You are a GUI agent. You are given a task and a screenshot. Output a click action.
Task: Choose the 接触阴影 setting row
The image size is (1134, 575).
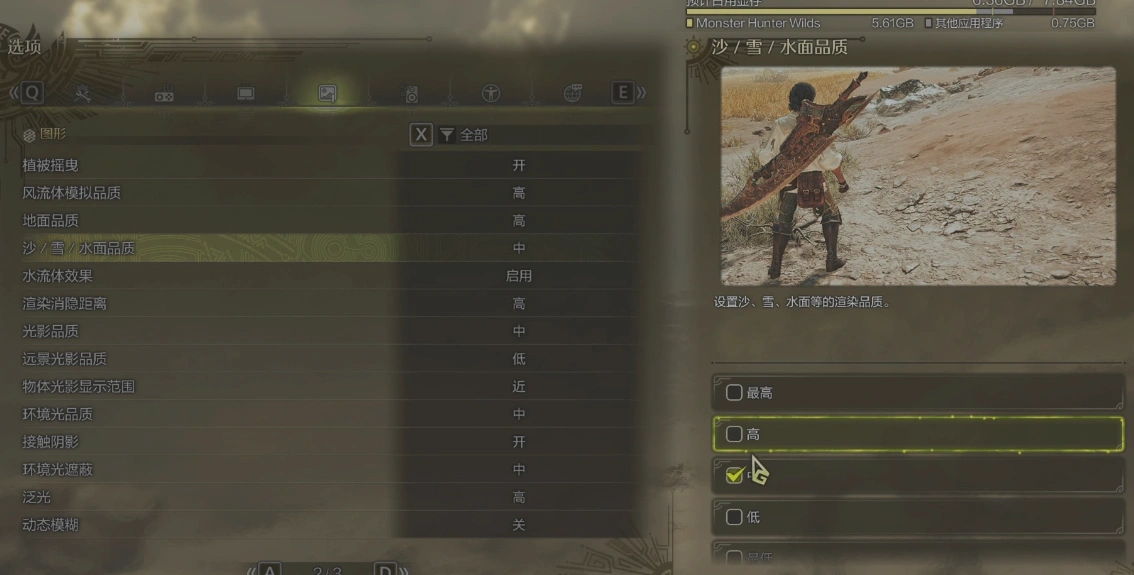pos(328,442)
